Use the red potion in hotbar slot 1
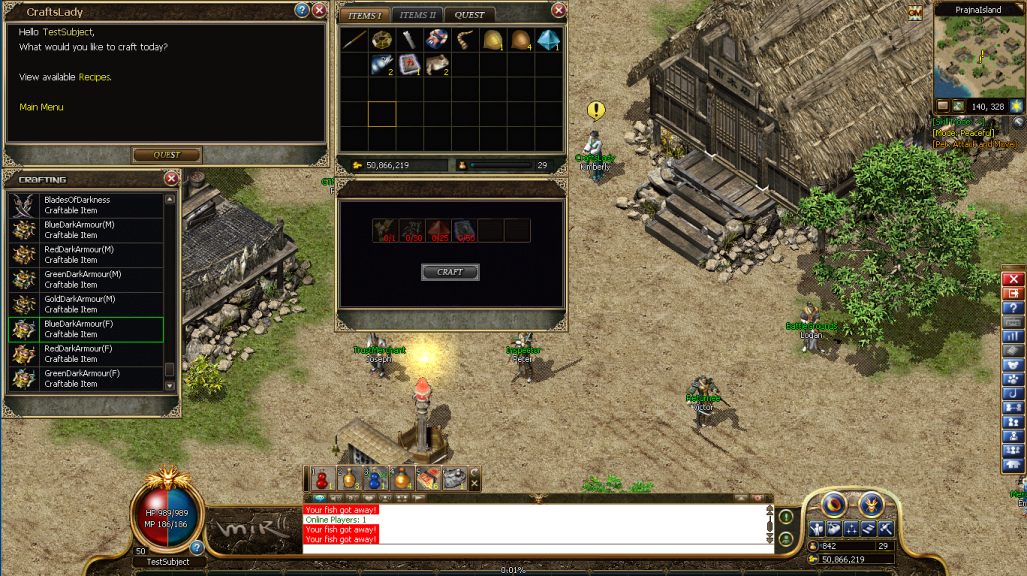The image size is (1027, 576). pyautogui.click(x=322, y=479)
